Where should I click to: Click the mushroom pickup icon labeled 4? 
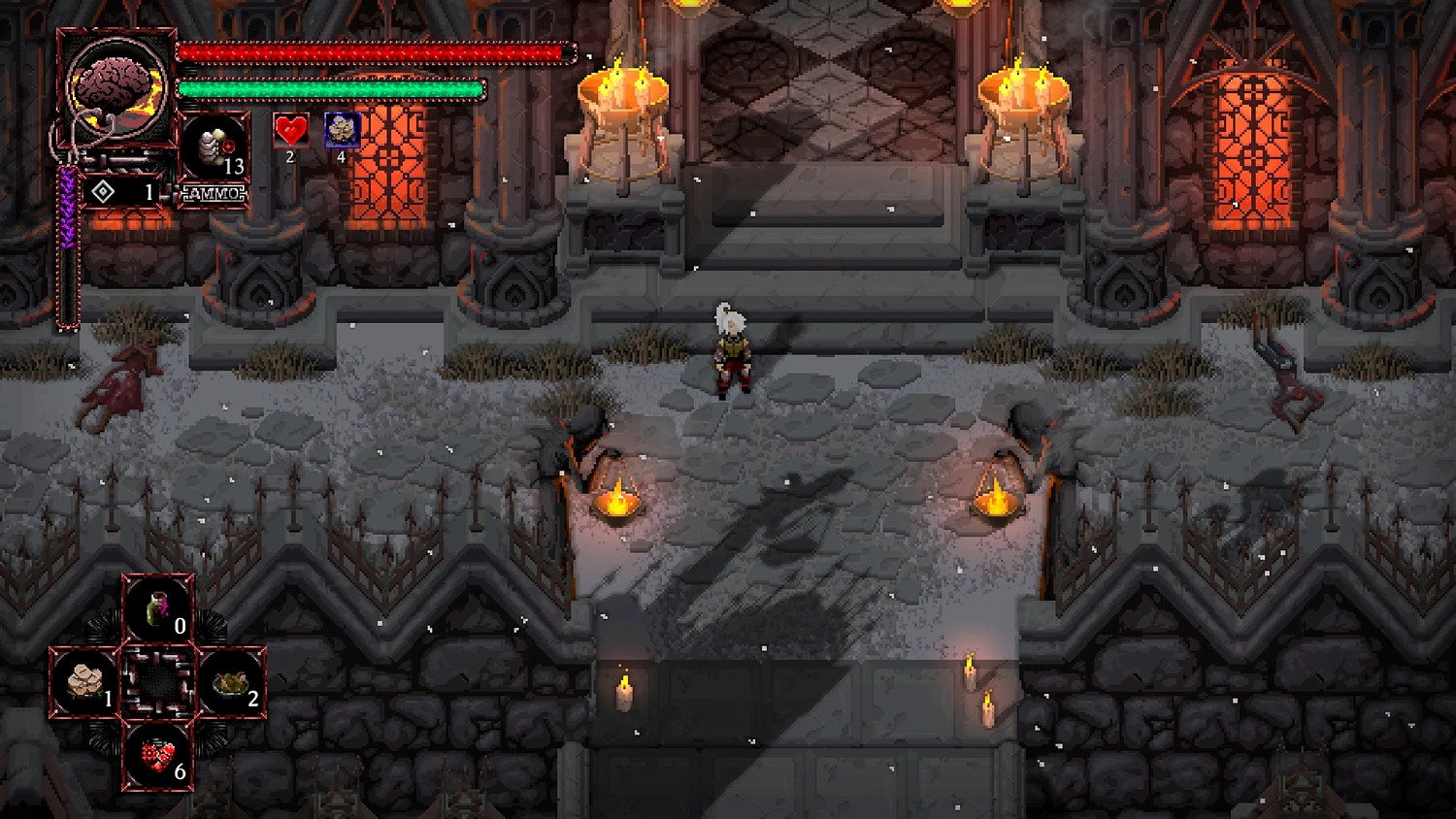(x=344, y=130)
